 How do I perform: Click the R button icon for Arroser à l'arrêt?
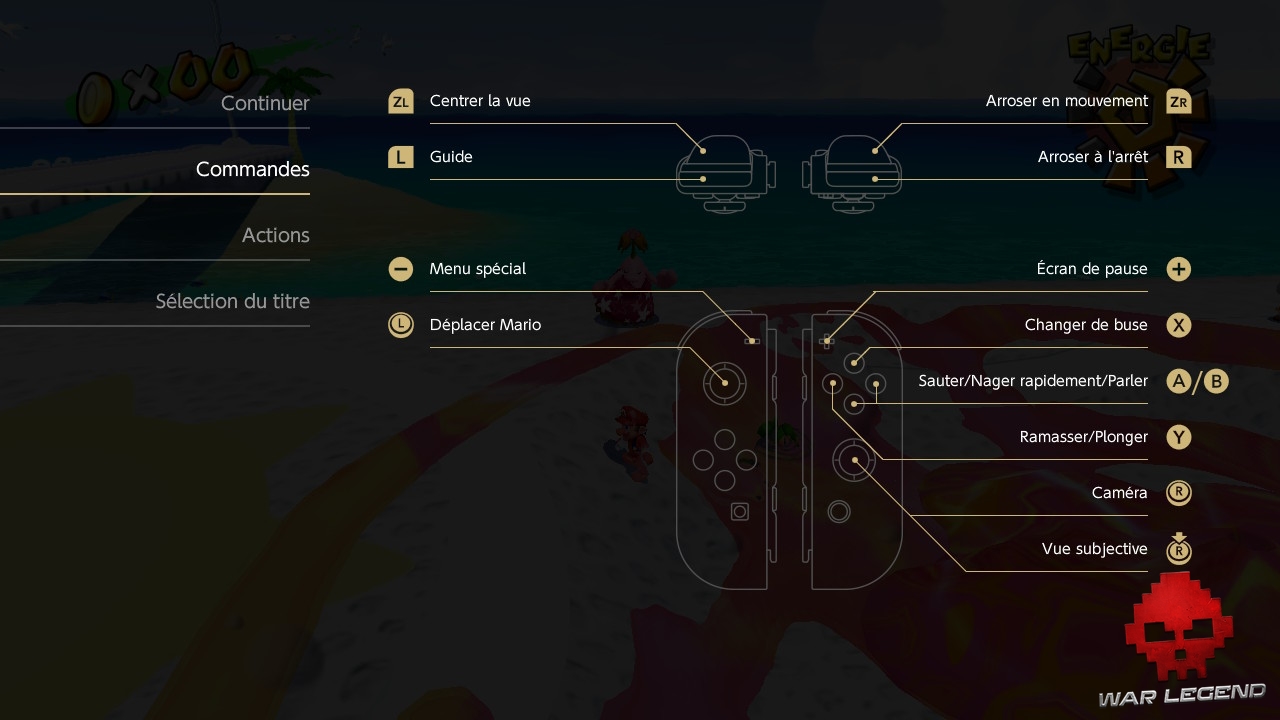tap(1178, 157)
